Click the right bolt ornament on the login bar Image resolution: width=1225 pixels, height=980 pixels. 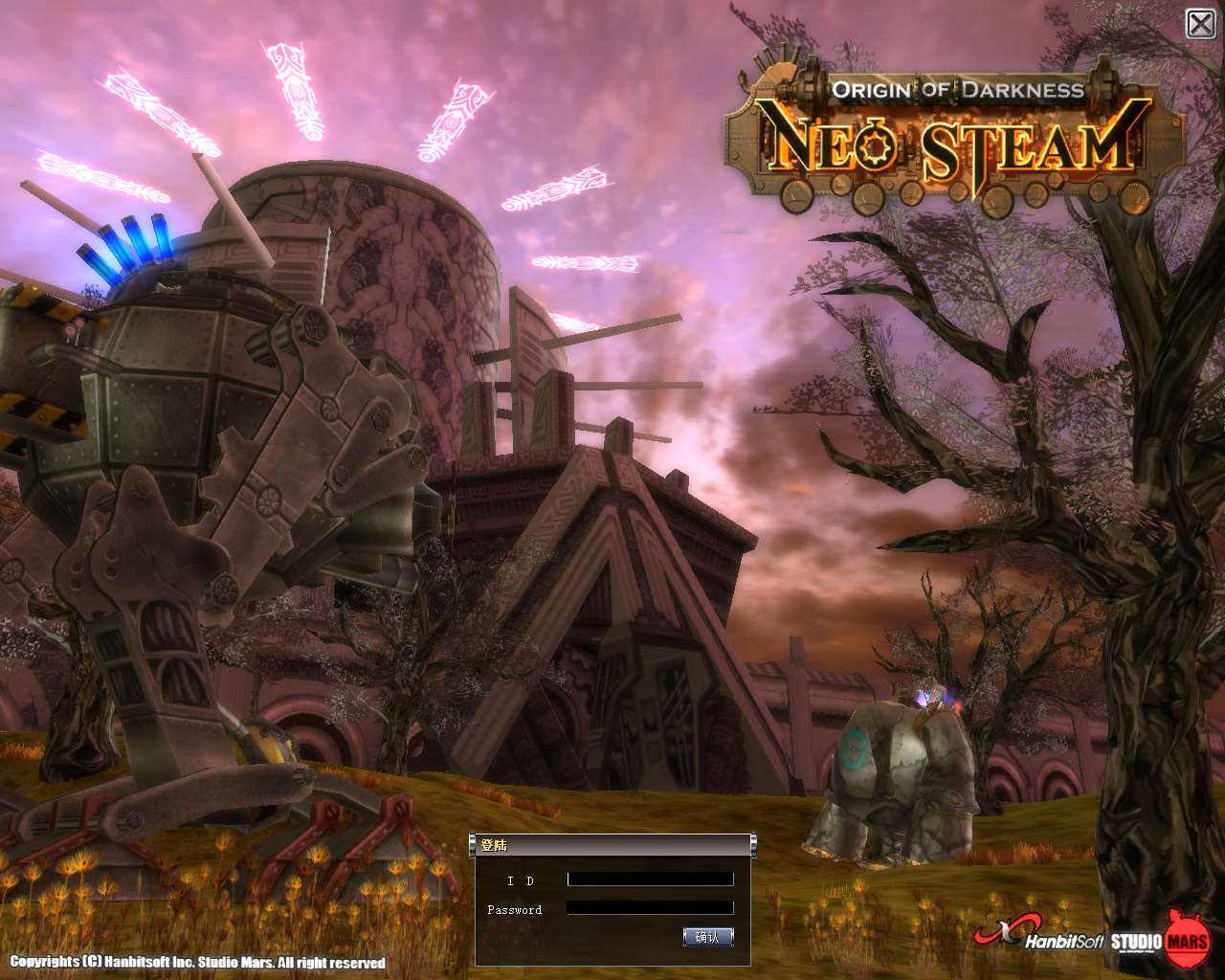[754, 845]
